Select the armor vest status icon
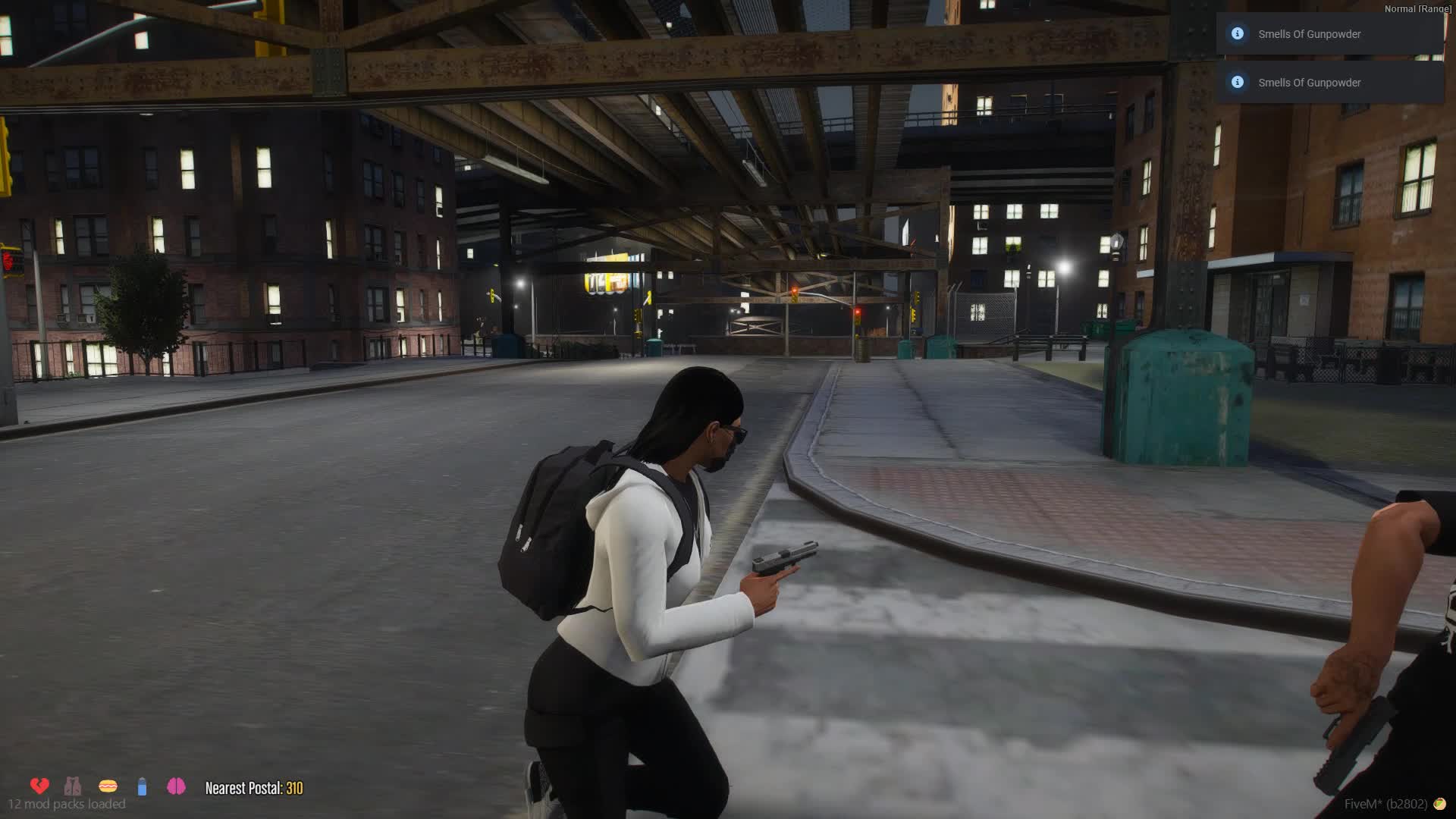1456x819 pixels. point(73,786)
